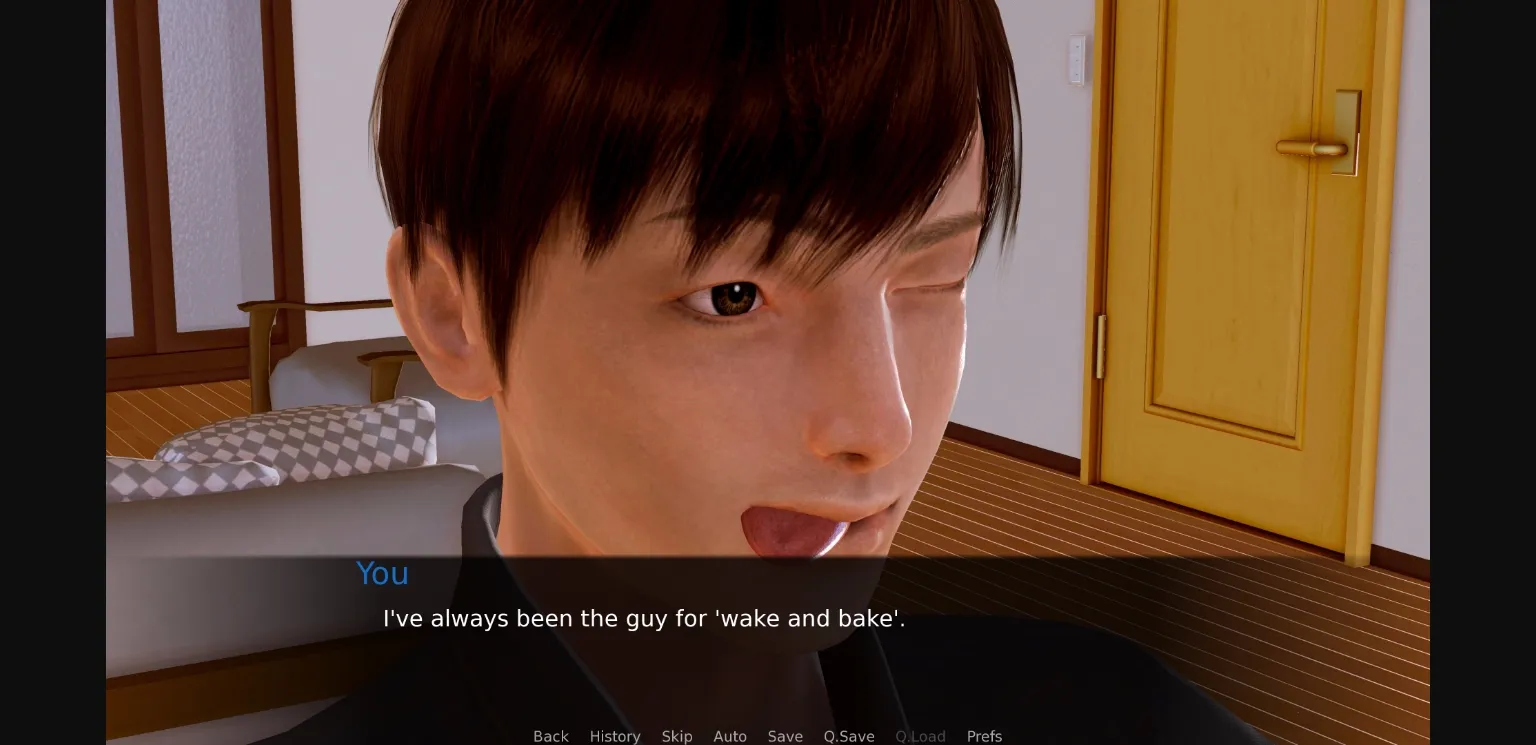1536x745 pixels.
Task: Open Prefs to adjust game options
Action: pos(984,736)
